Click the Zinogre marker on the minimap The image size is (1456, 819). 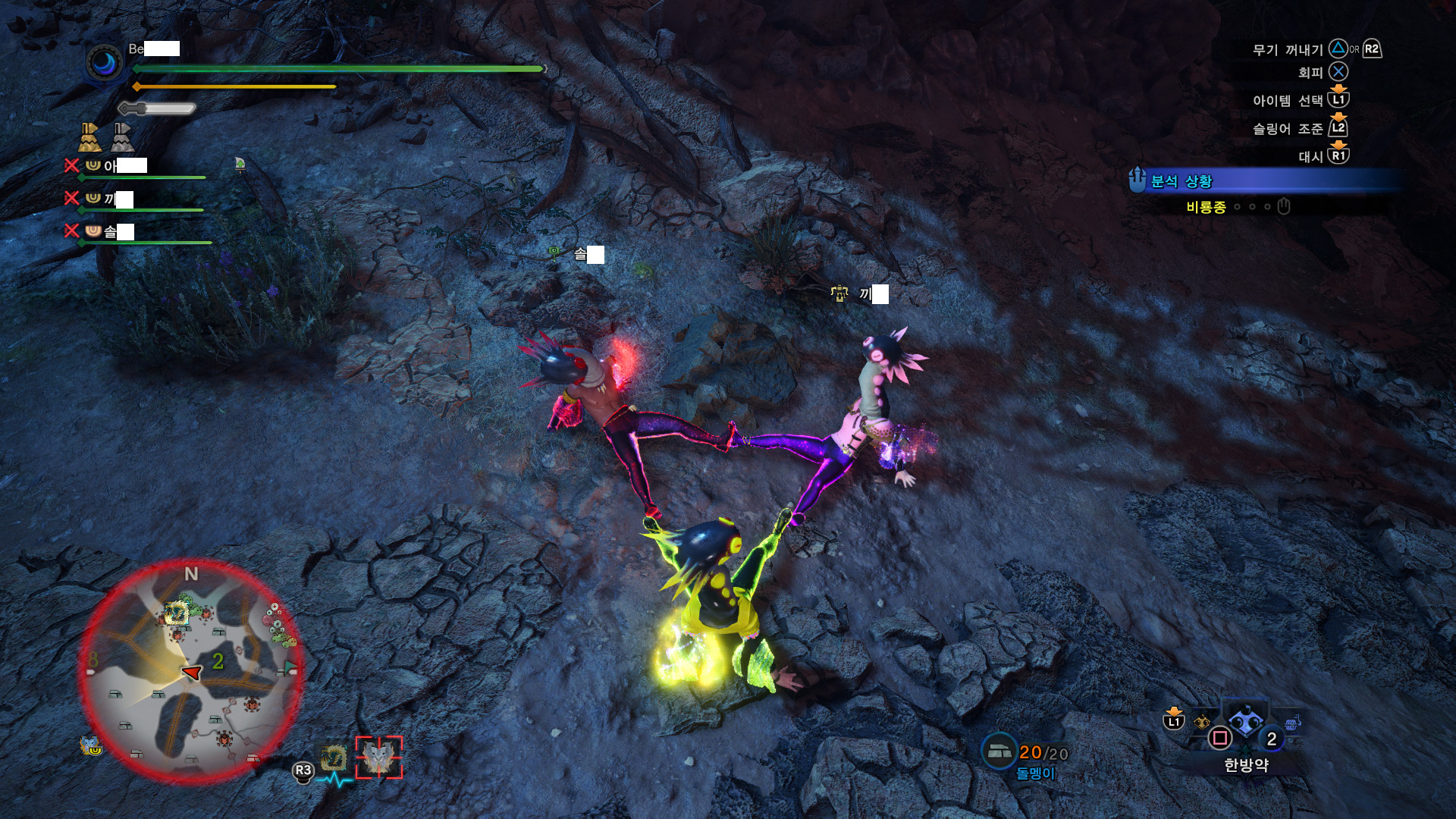tap(177, 613)
